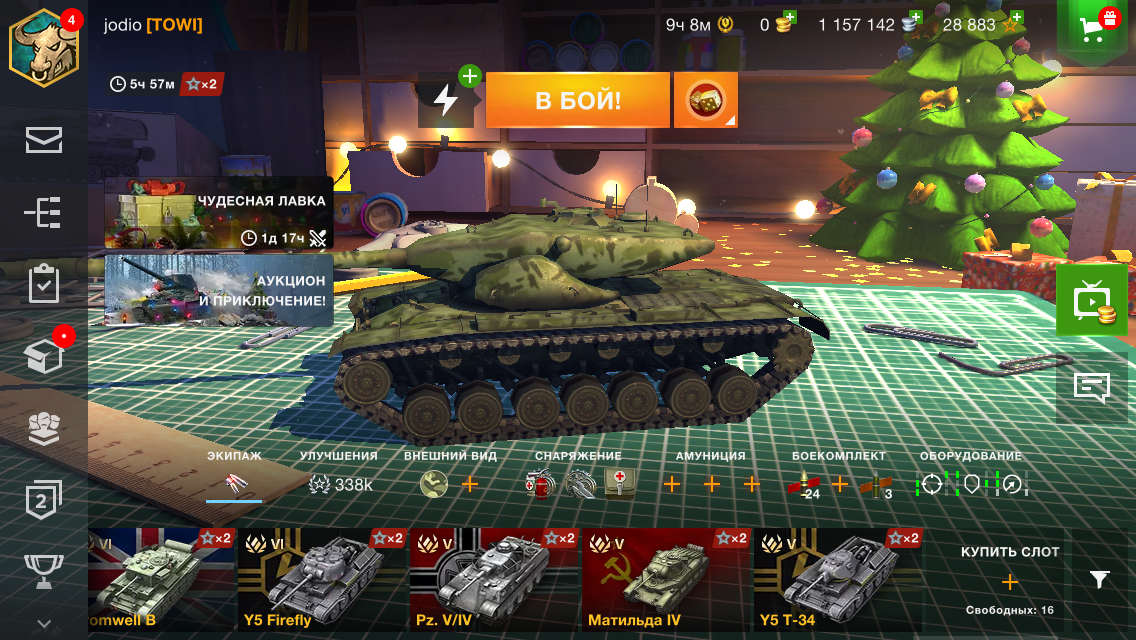Viewport: 1136px width, 640px height.
Task: Buy a new garage slot
Action: pyautogui.click(x=1009, y=581)
